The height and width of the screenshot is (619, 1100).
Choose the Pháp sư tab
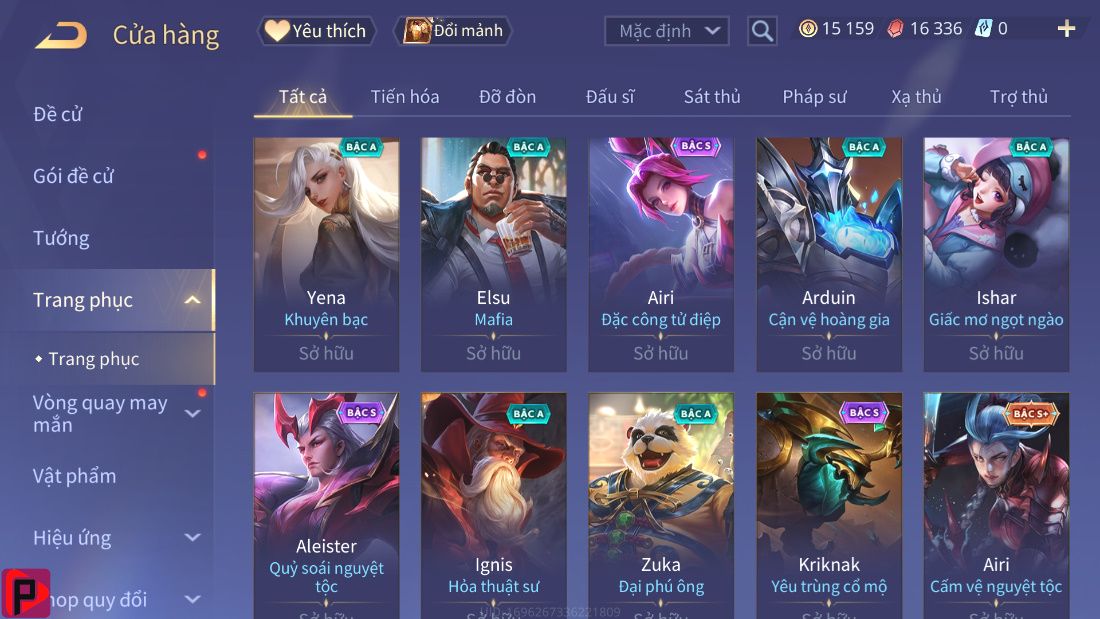pyautogui.click(x=814, y=97)
